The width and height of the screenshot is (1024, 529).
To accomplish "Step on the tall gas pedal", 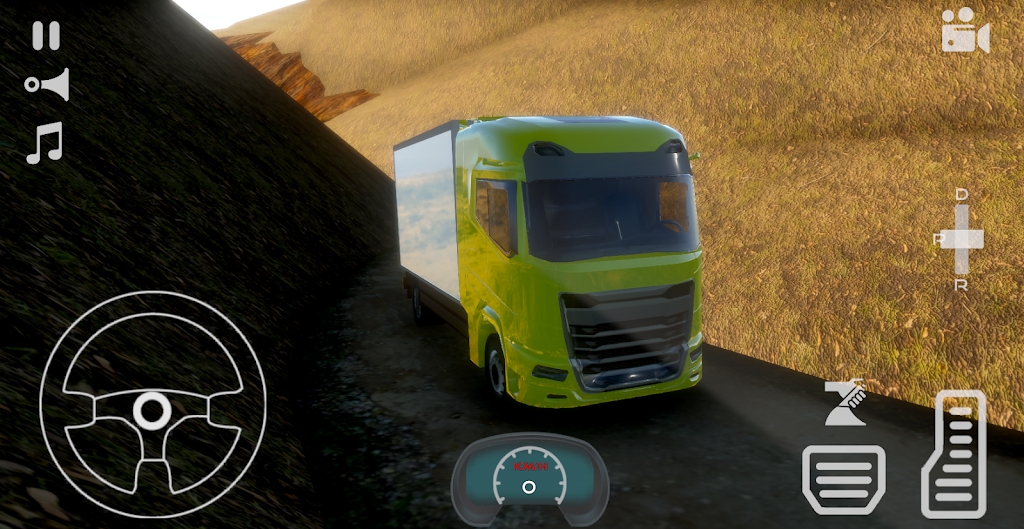I will tap(953, 453).
